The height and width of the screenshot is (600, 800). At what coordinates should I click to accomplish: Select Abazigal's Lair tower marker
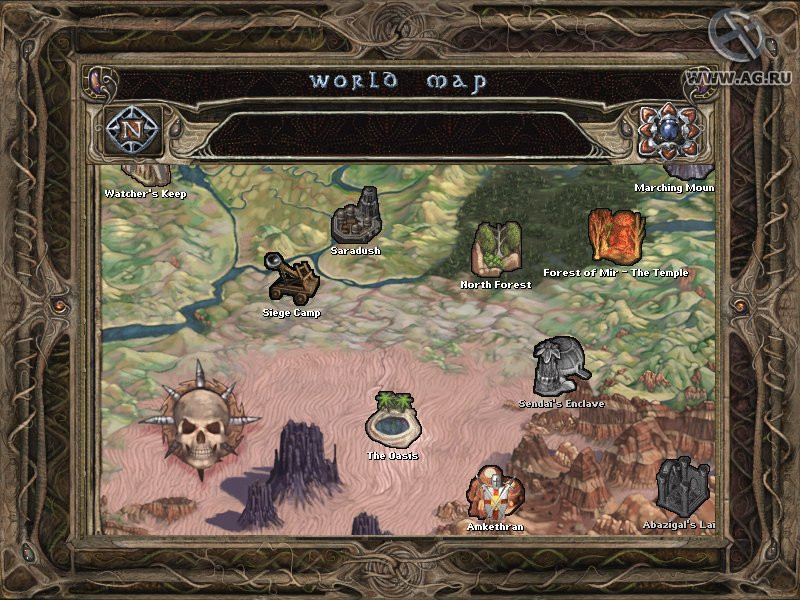(x=682, y=487)
